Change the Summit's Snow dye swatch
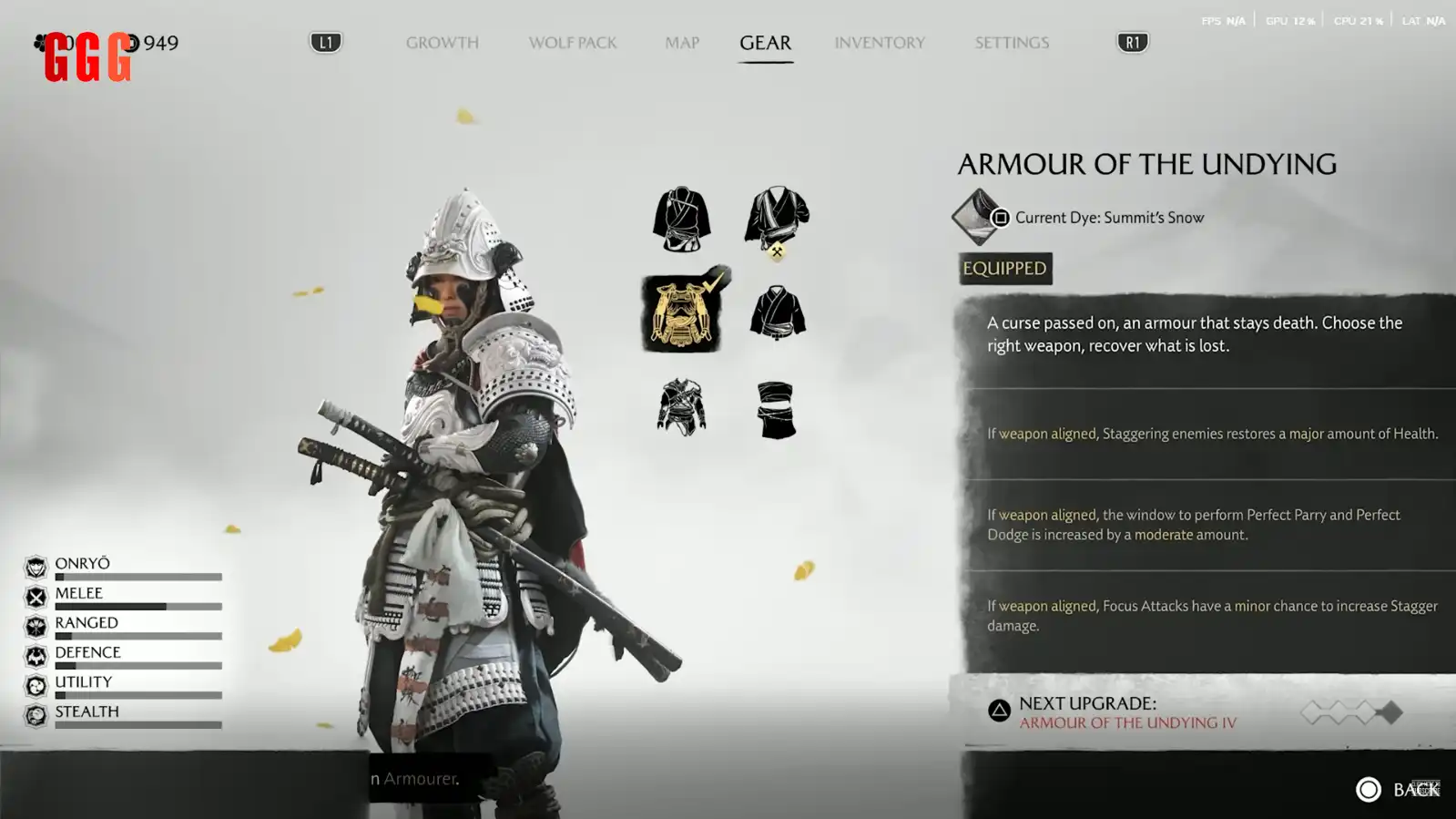This screenshot has width=1456, height=819. (x=978, y=217)
